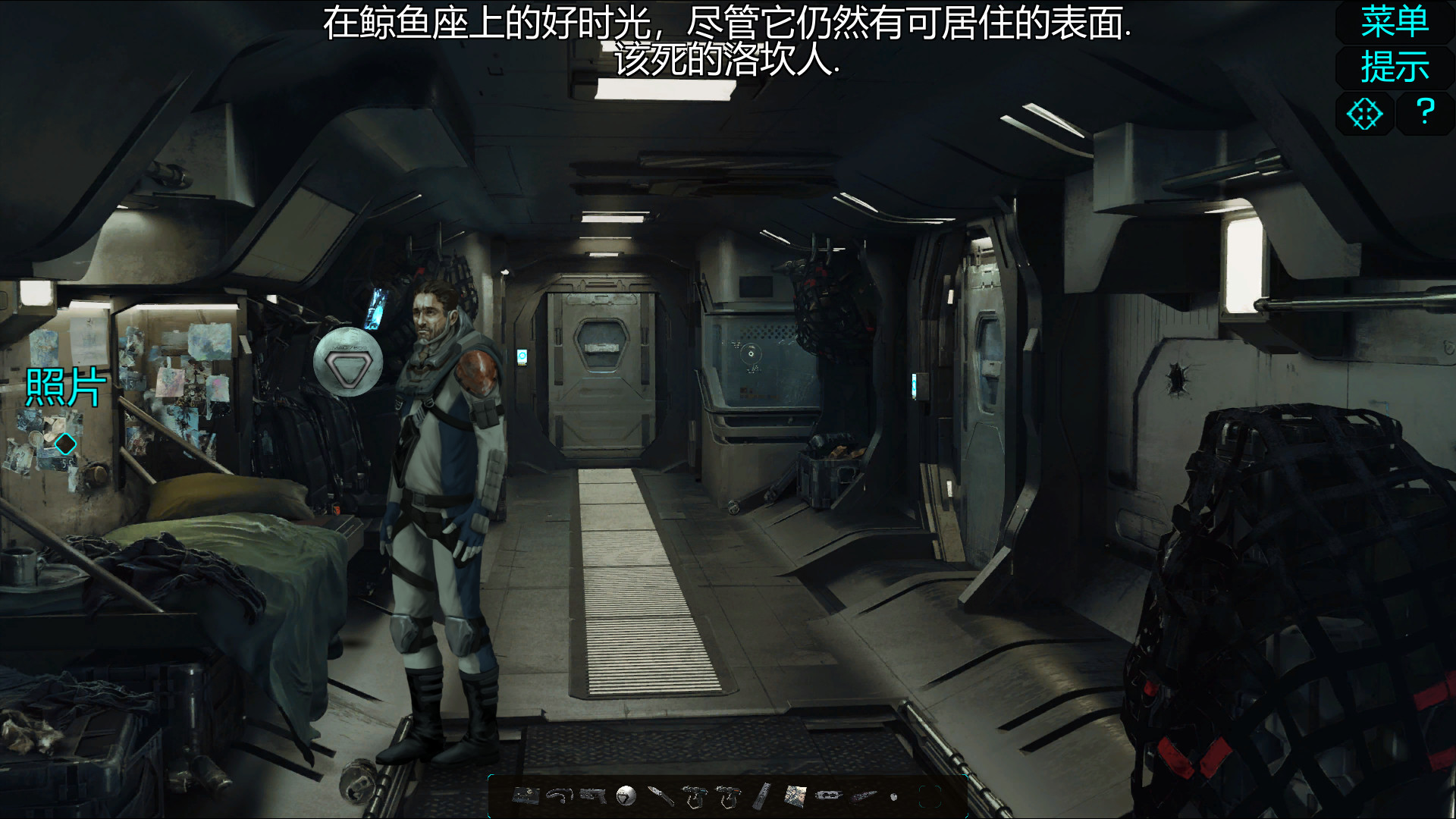
Task: Open help via the question mark button
Action: [1425, 114]
